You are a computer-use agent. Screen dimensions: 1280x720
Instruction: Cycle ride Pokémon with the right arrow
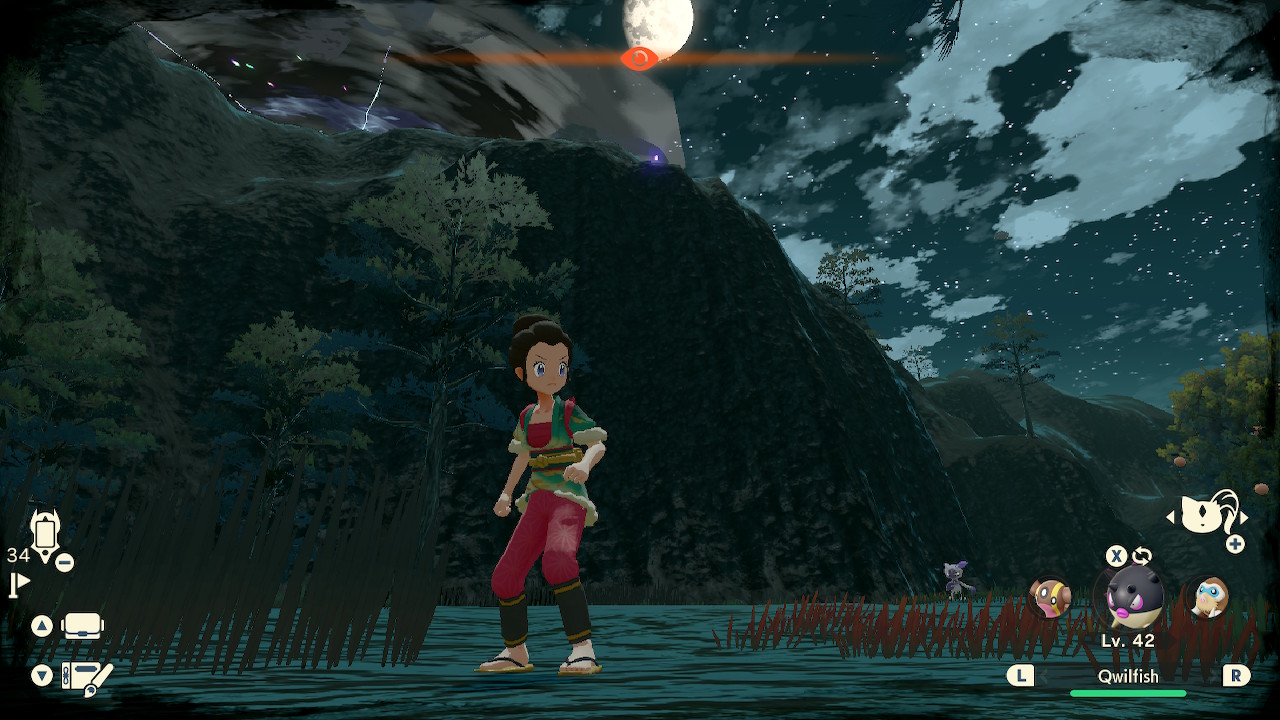click(1244, 518)
